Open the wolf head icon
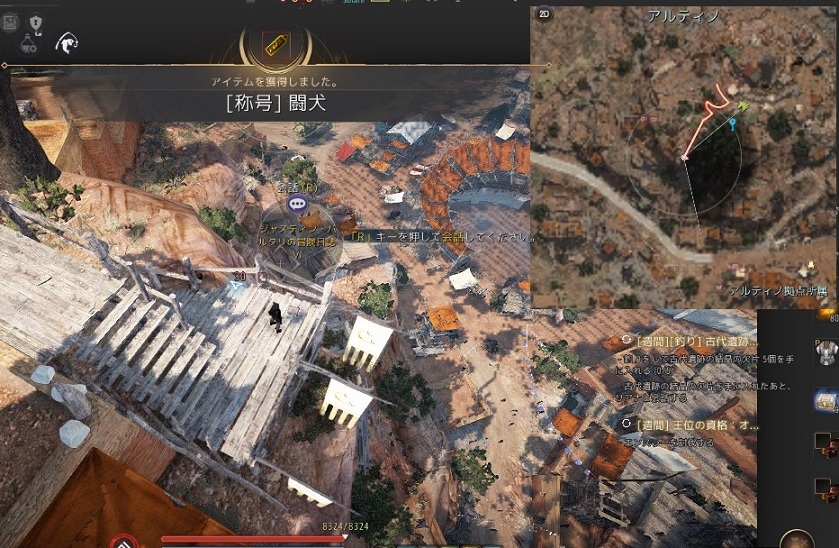This screenshot has height=548, width=839. 68,43
